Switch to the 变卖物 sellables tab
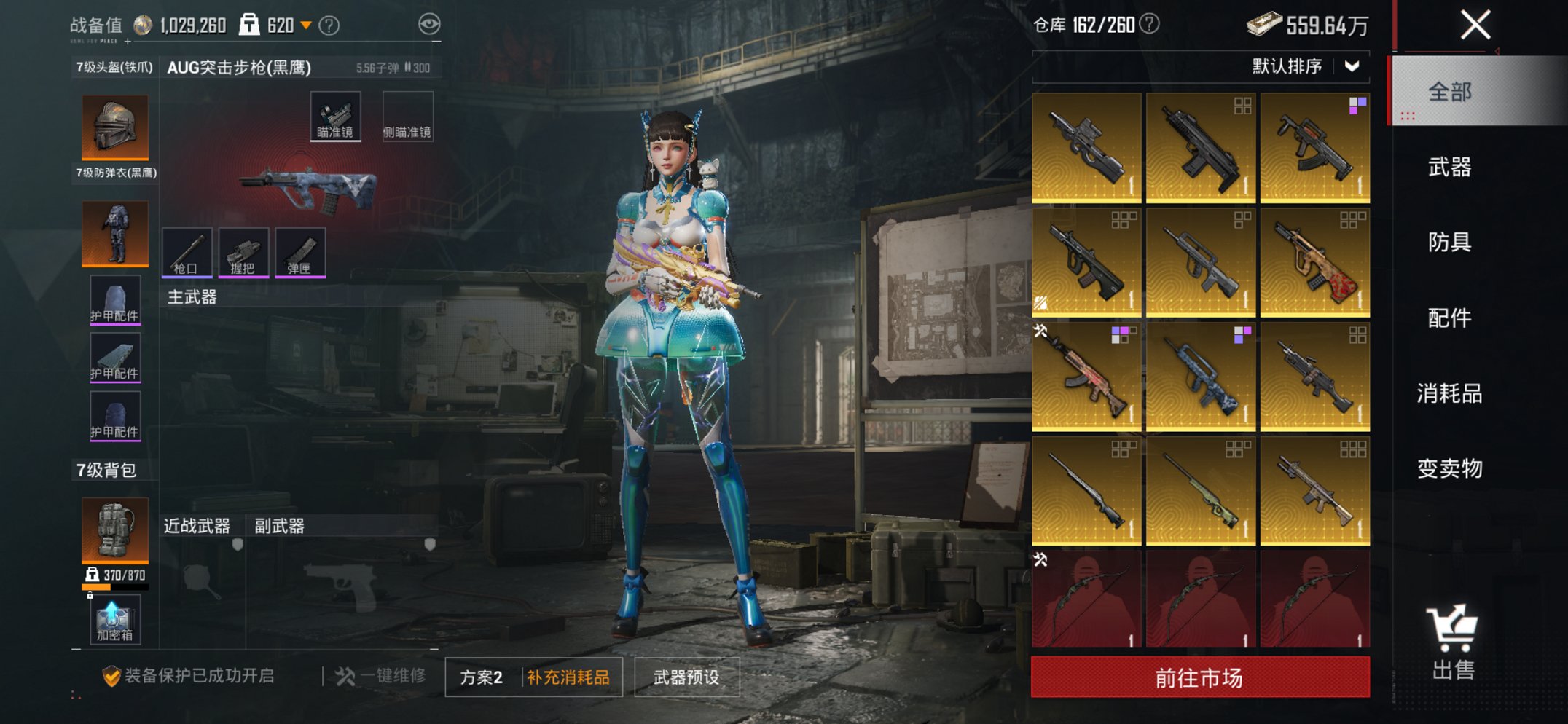Screen dimensions: 1568x724 pyautogui.click(x=1449, y=468)
